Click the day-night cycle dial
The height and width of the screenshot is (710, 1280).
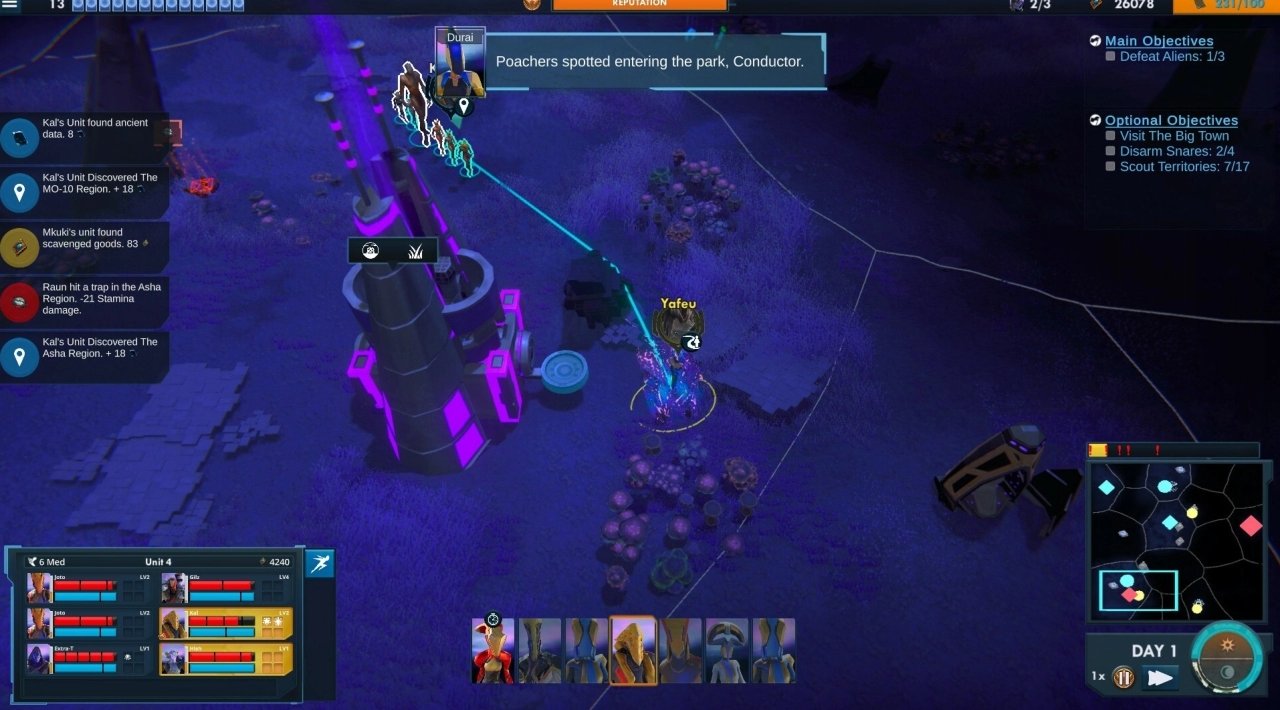tap(1227, 660)
